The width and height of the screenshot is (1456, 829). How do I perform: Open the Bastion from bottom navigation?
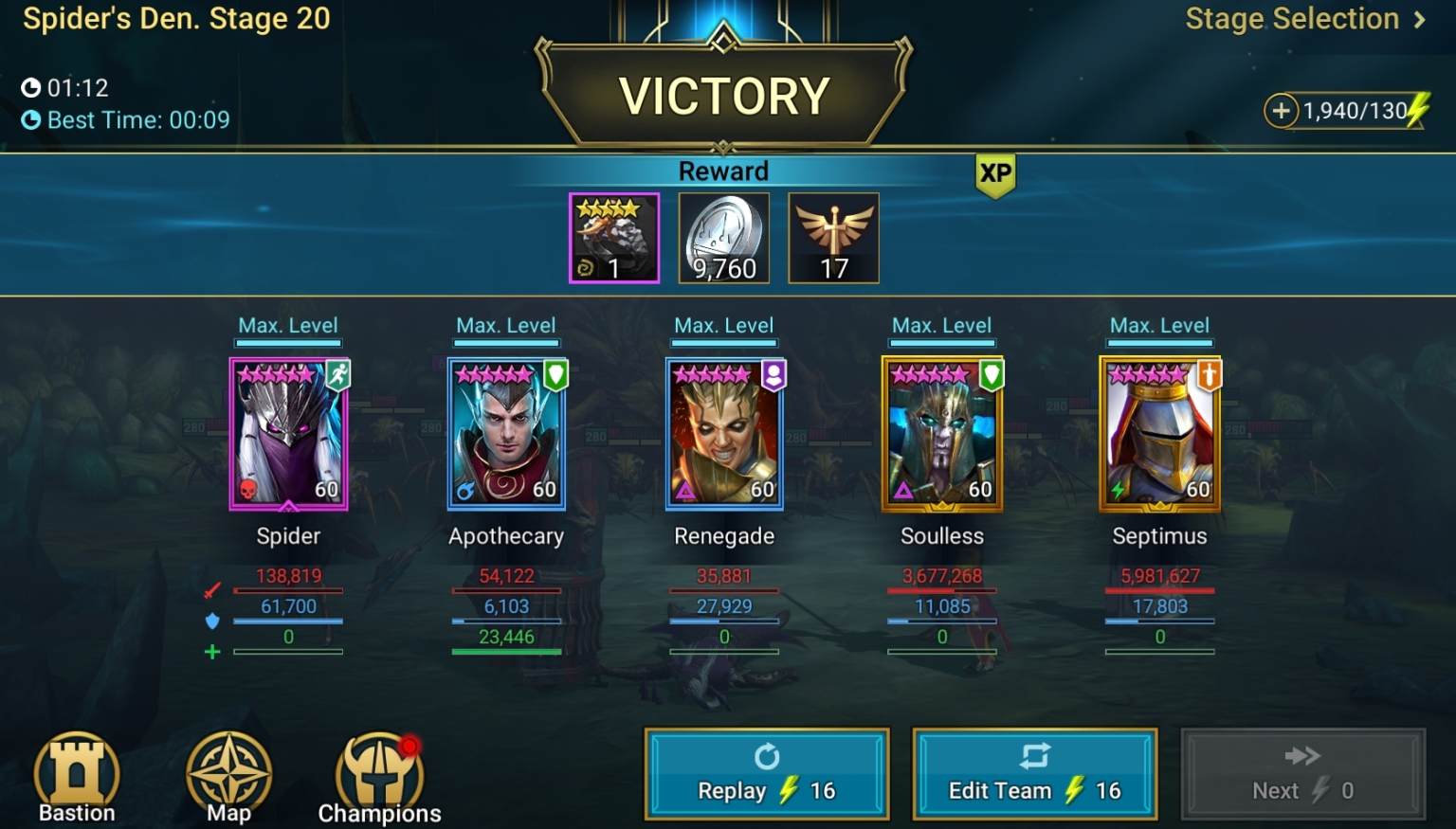point(77,777)
